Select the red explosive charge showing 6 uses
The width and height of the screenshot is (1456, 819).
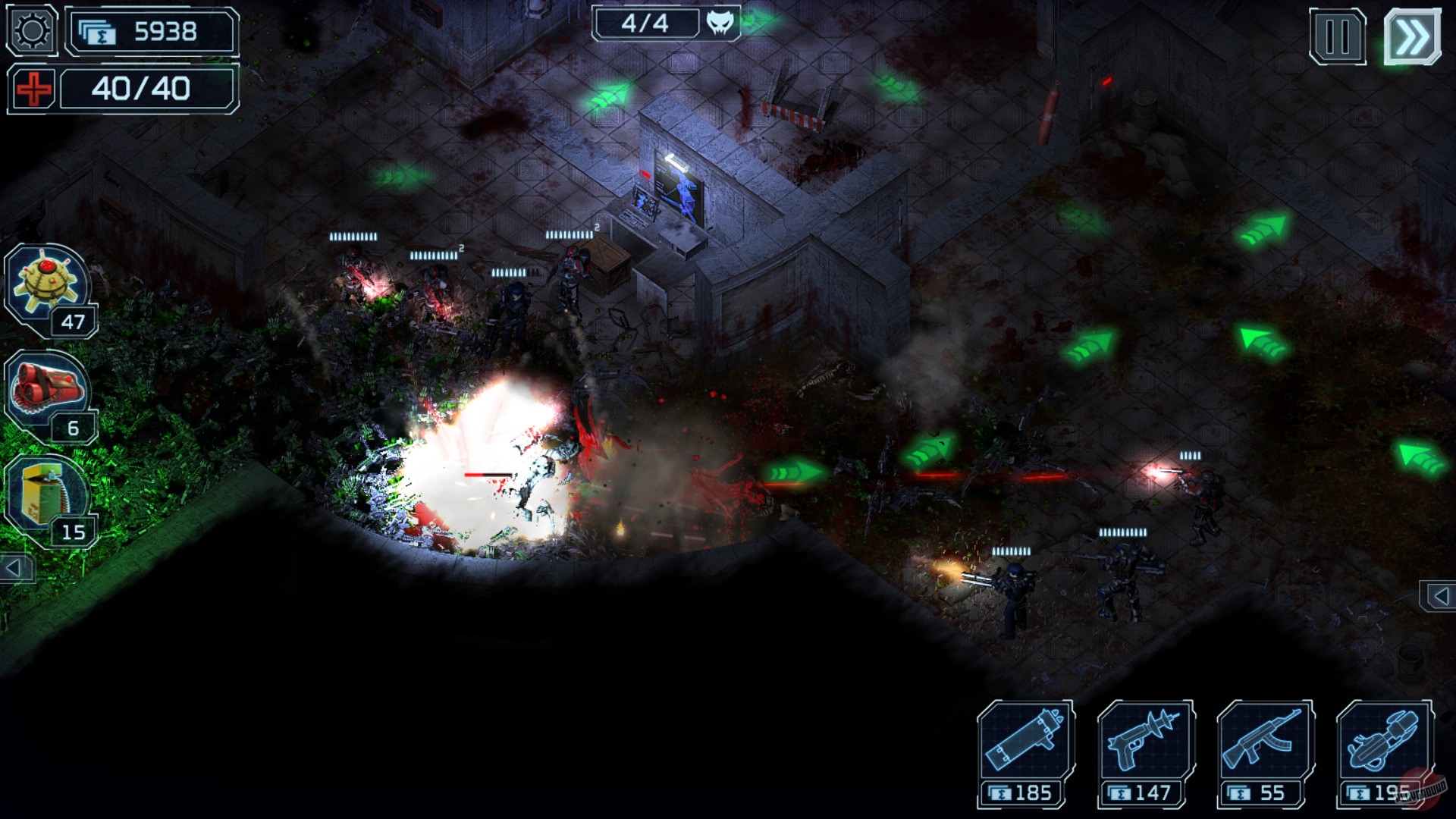coord(45,383)
